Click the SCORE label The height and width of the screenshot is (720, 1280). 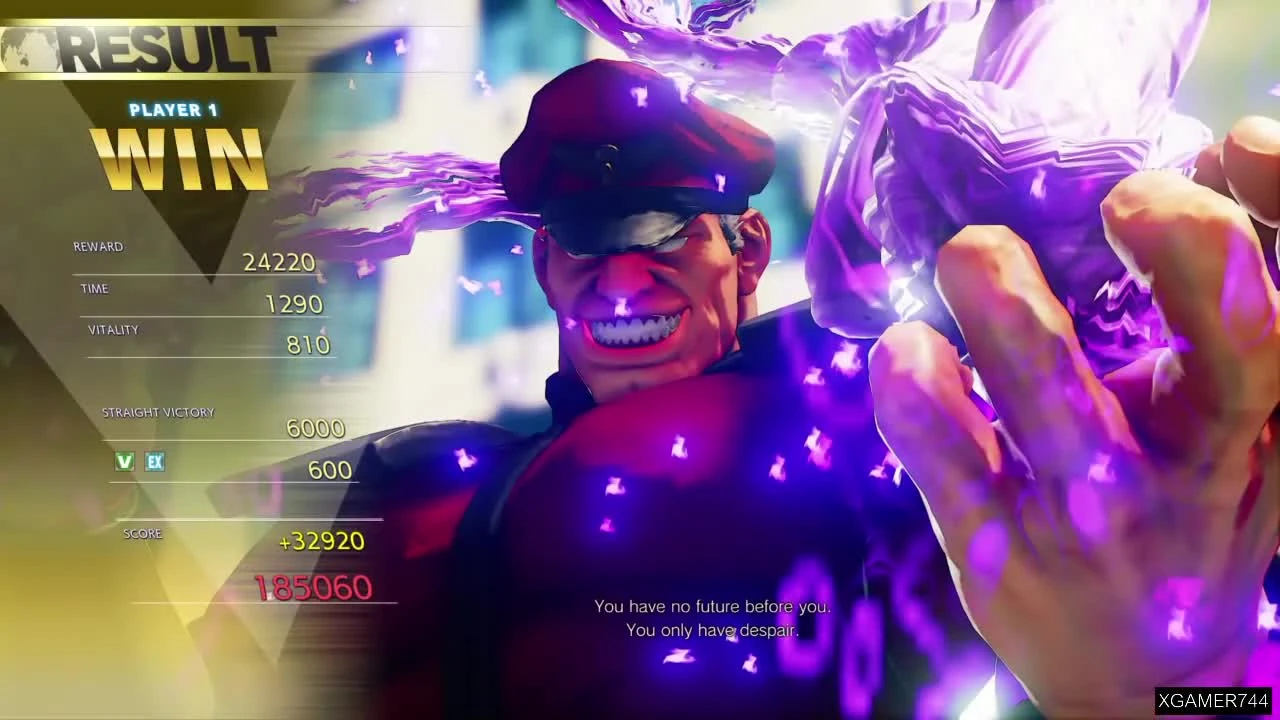pyautogui.click(x=142, y=533)
